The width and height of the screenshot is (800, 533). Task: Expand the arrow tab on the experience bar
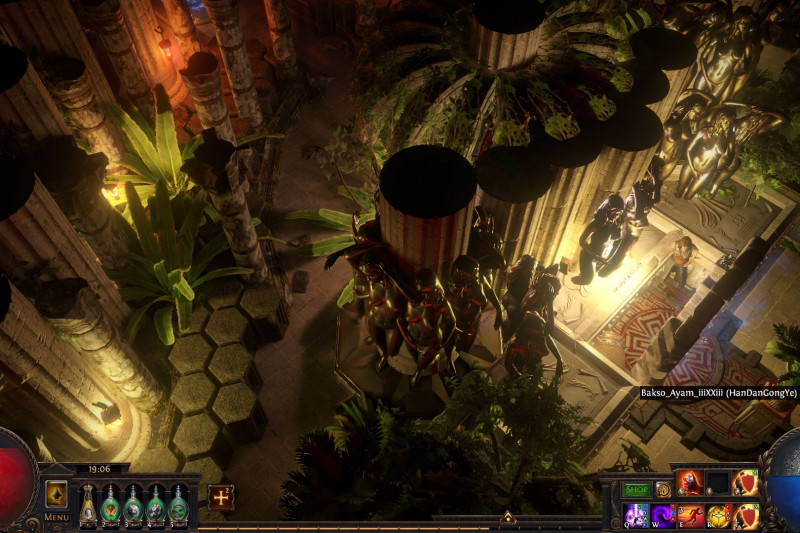pos(508,518)
